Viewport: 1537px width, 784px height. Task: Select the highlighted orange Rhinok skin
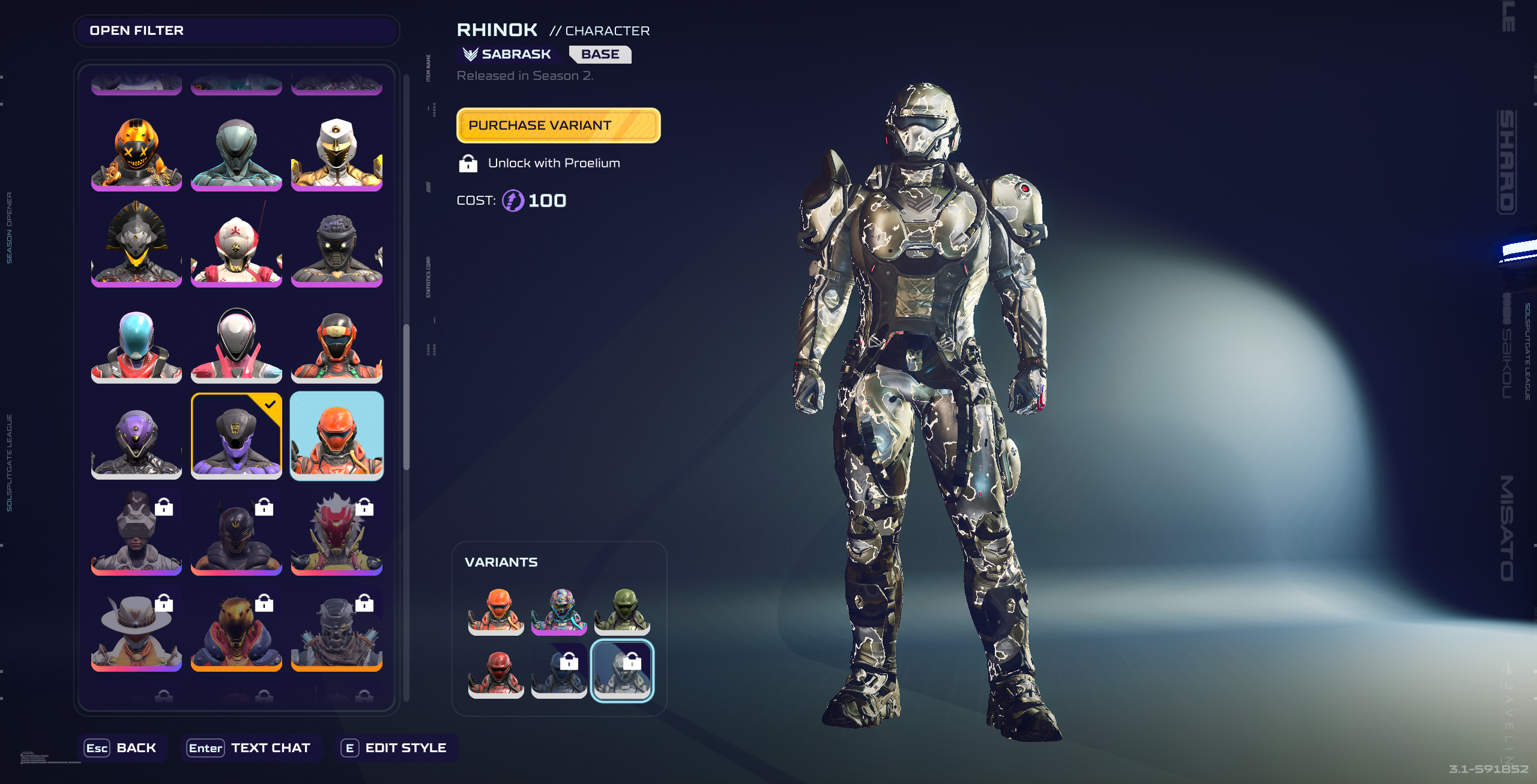pyautogui.click(x=336, y=436)
